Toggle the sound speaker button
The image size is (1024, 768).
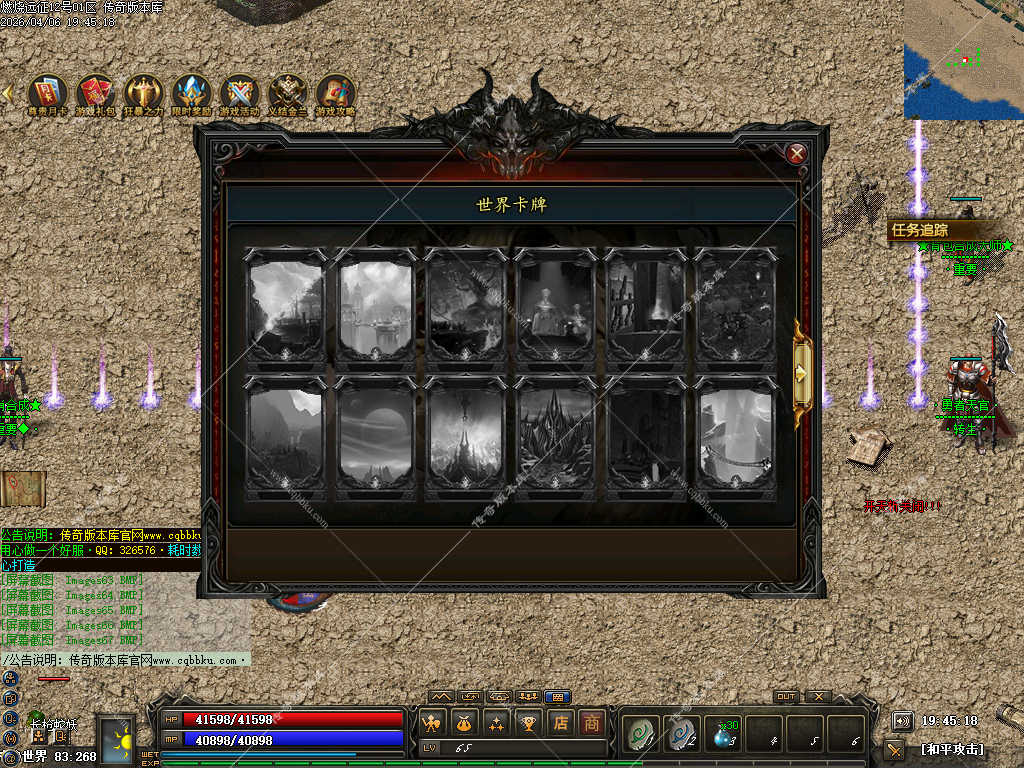pos(902,721)
